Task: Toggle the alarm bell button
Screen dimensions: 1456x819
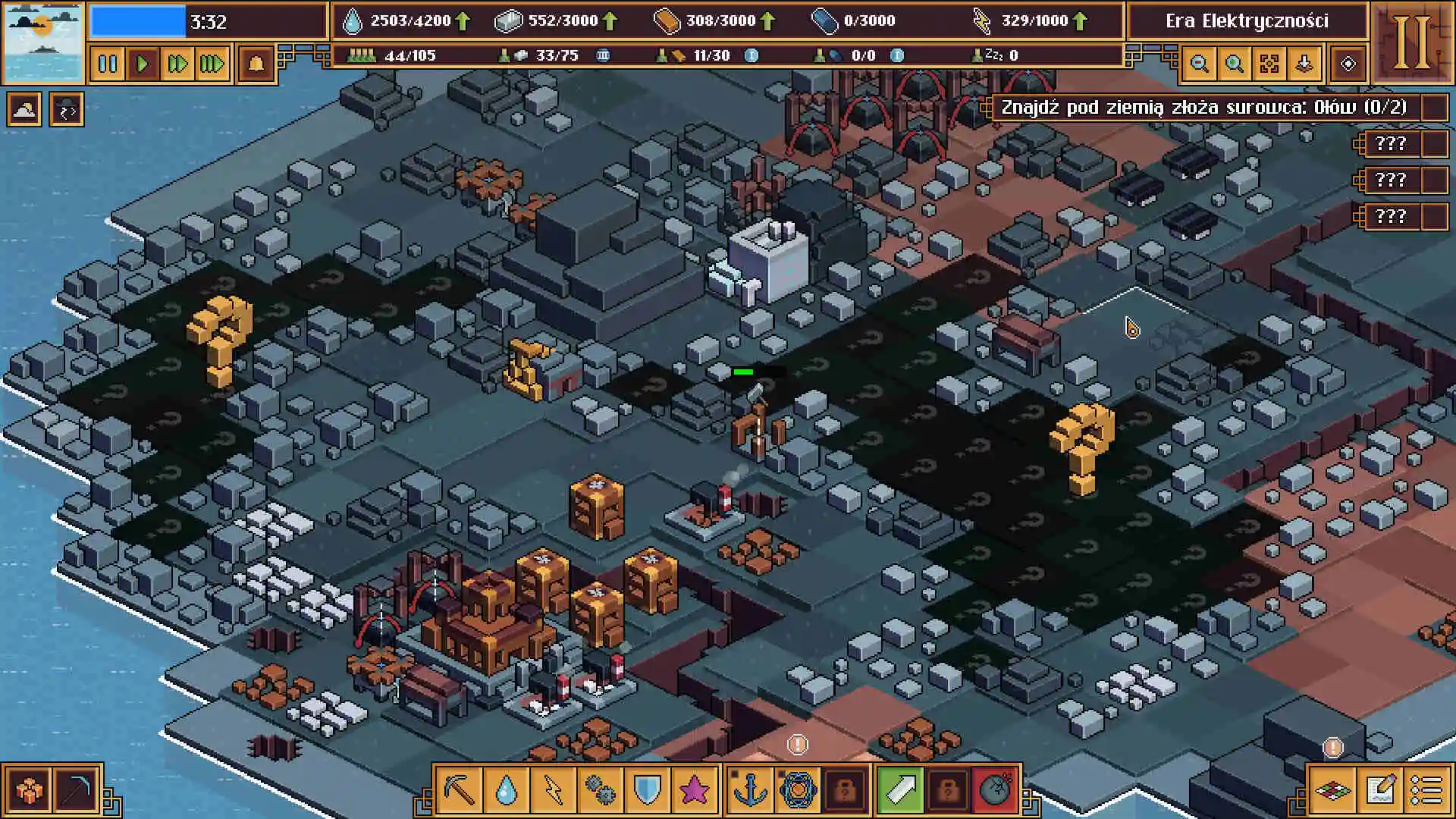Action: click(x=256, y=64)
